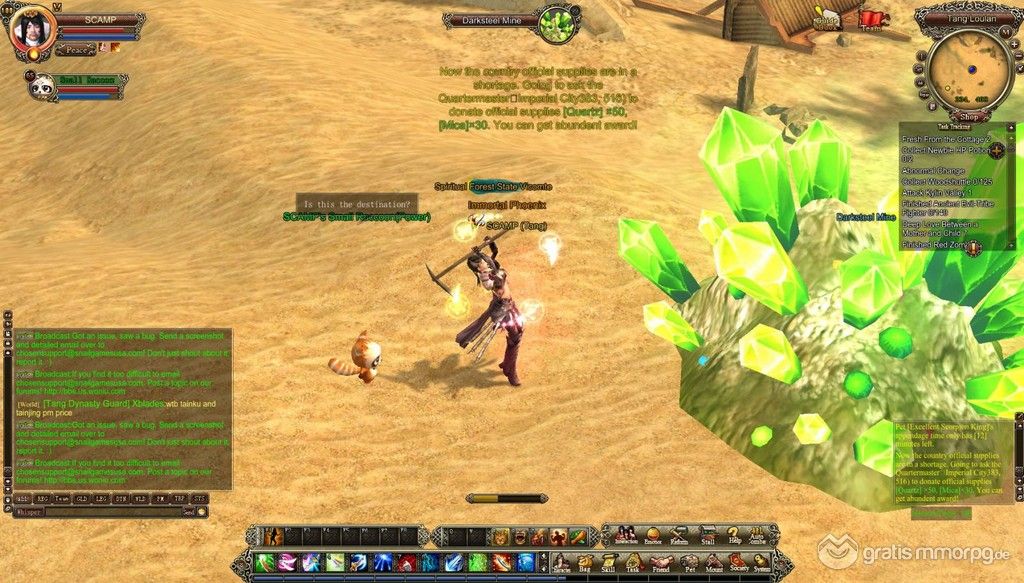Open the Friend list
Image resolution: width=1024 pixels, height=583 pixels.
(661, 562)
